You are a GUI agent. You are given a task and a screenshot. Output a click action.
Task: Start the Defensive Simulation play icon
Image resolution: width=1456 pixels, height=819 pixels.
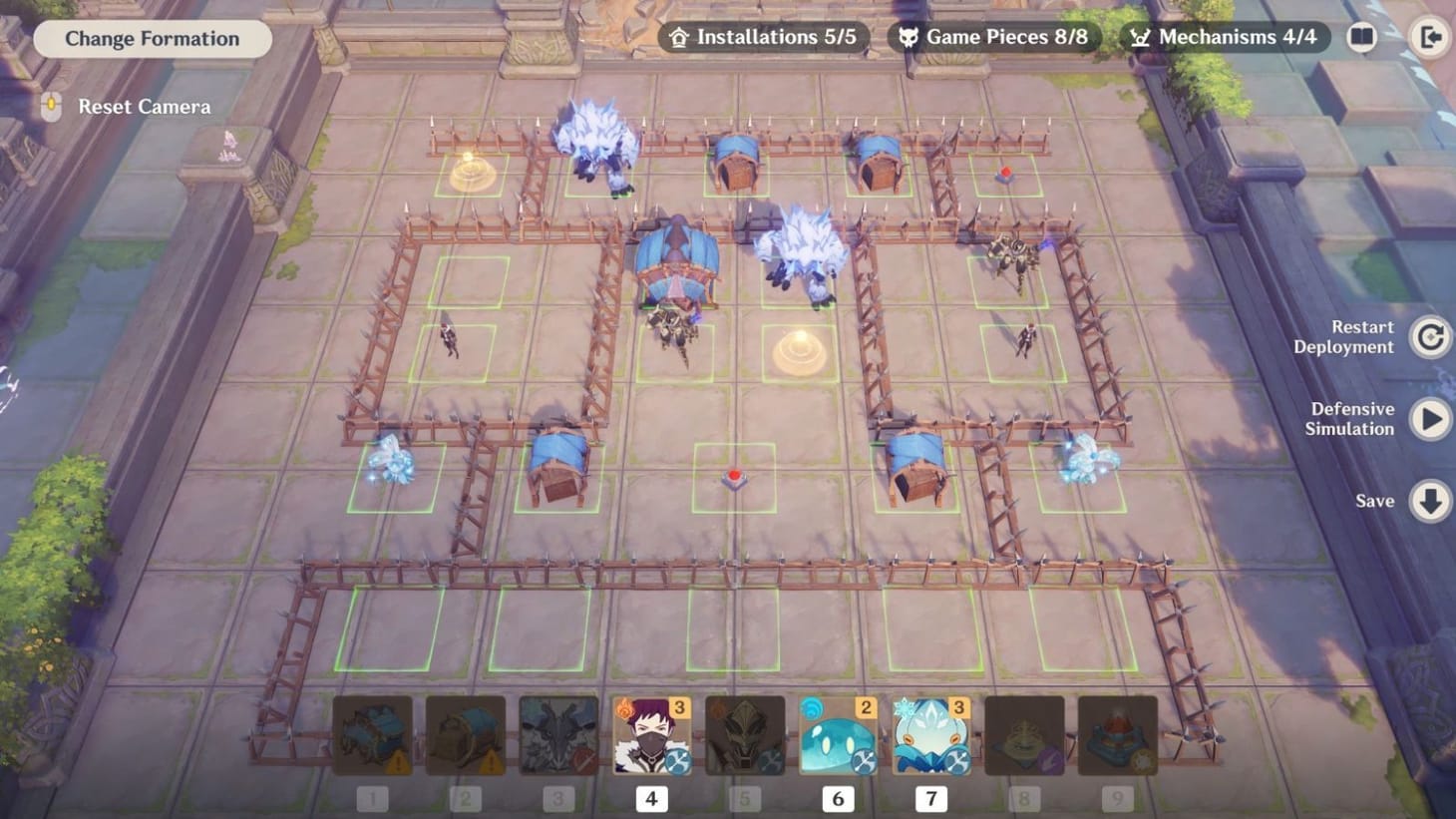[x=1430, y=419]
